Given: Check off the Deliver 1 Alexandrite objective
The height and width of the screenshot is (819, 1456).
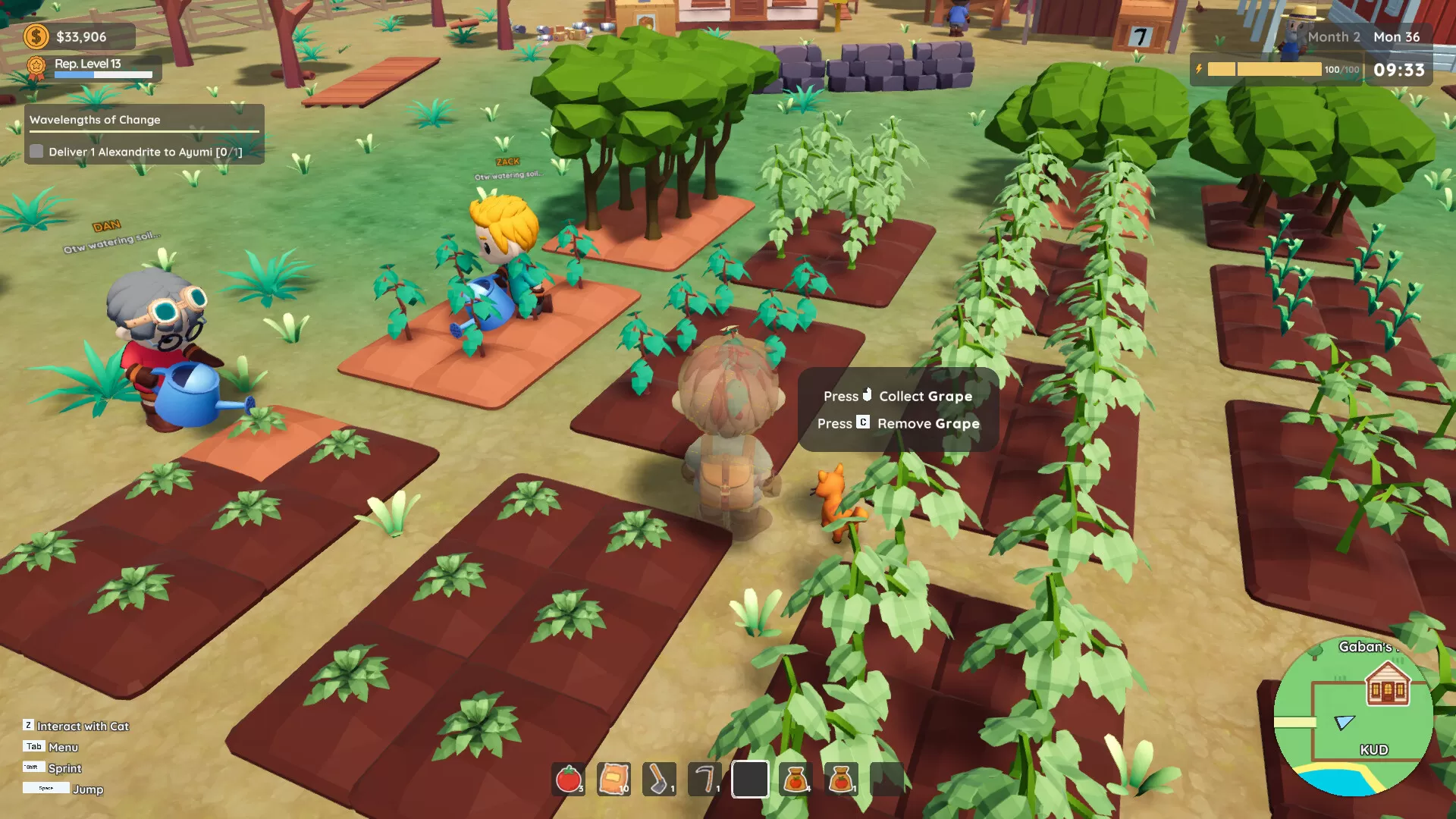Looking at the screenshot, I should pos(36,152).
